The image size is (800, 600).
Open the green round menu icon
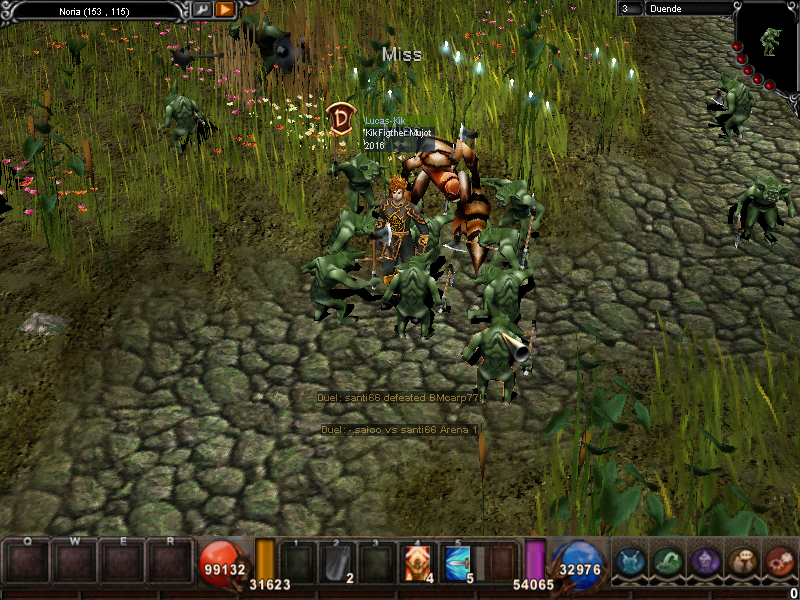(668, 563)
